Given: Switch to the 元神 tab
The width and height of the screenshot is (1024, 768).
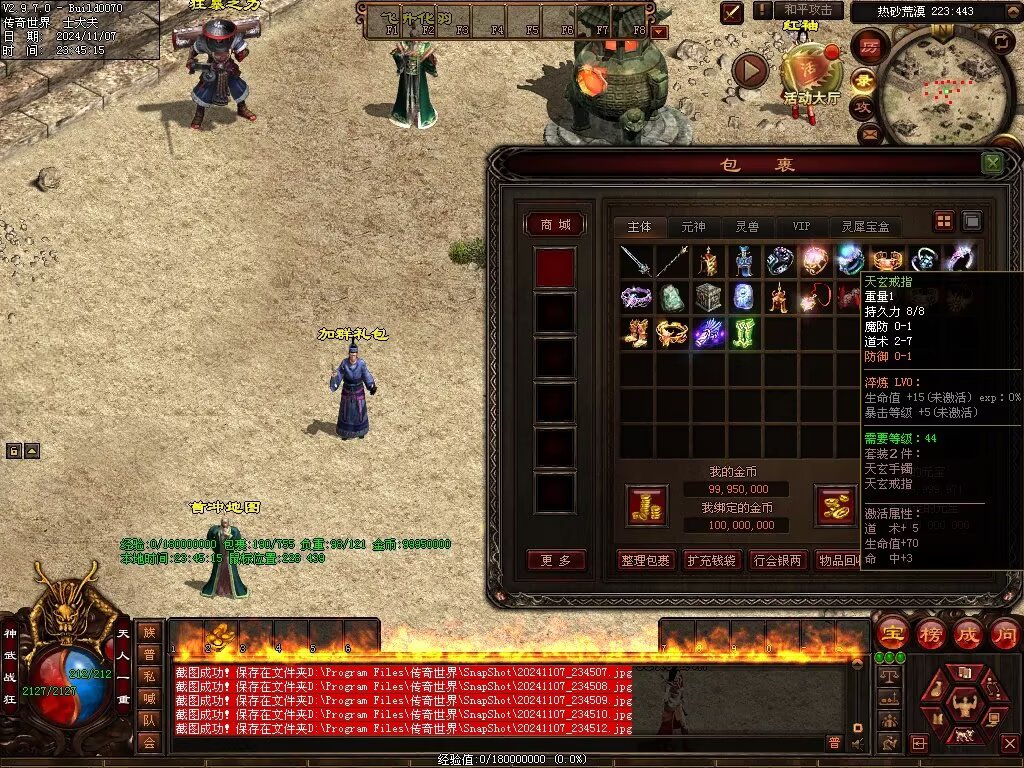Looking at the screenshot, I should 693,227.
